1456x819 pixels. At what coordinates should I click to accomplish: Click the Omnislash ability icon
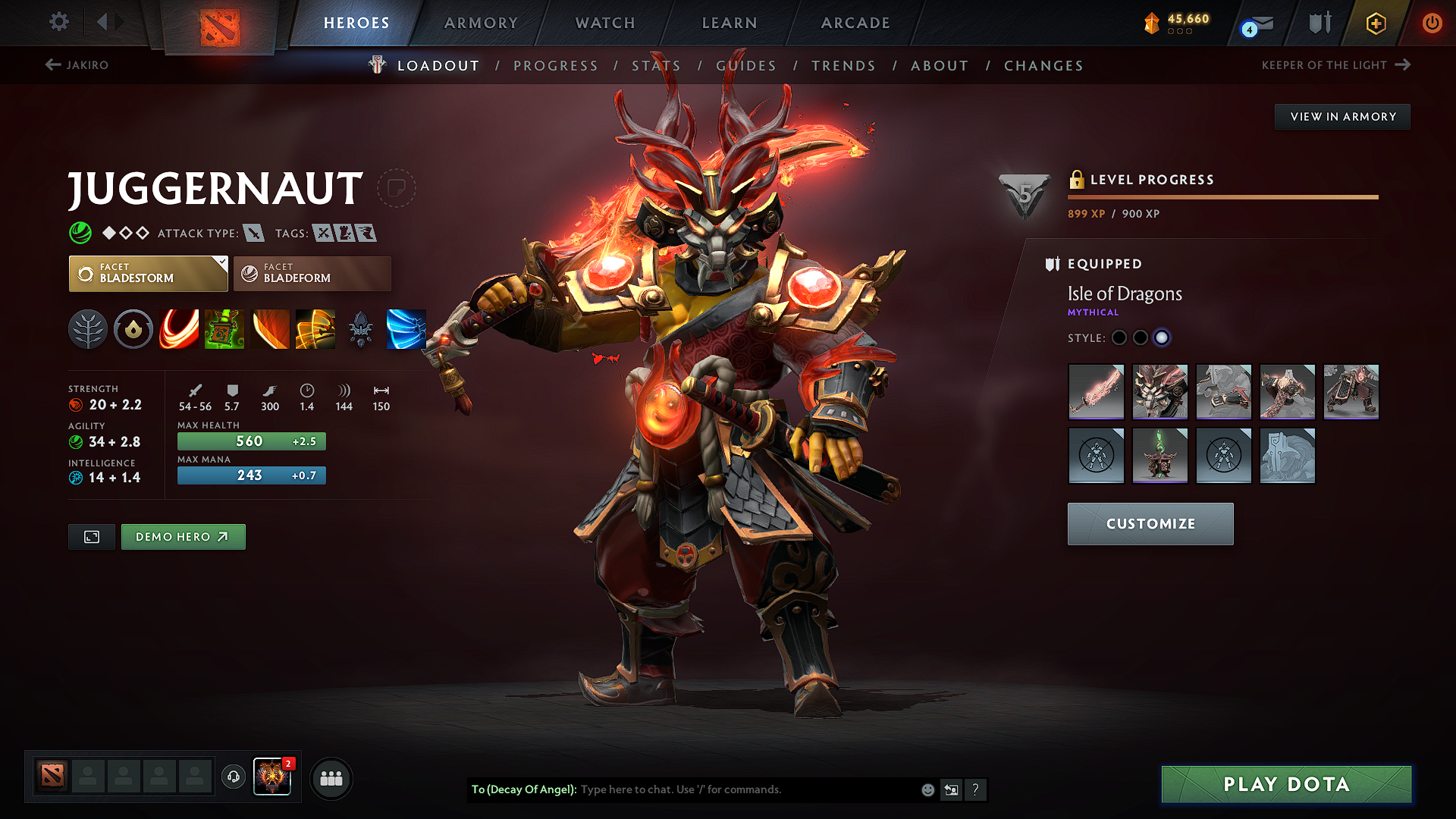click(x=406, y=329)
